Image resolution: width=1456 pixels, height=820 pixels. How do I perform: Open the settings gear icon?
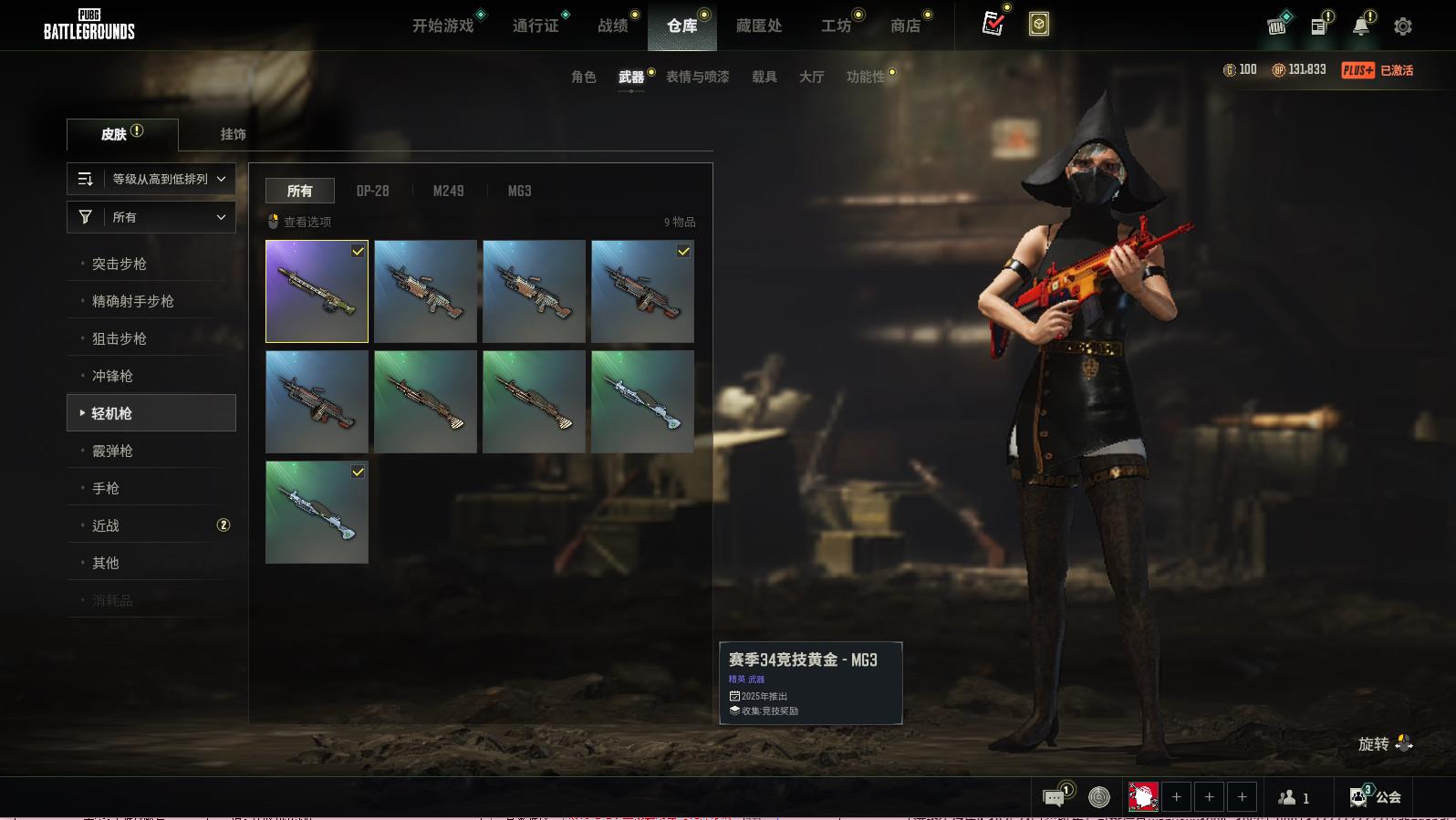coord(1402,26)
